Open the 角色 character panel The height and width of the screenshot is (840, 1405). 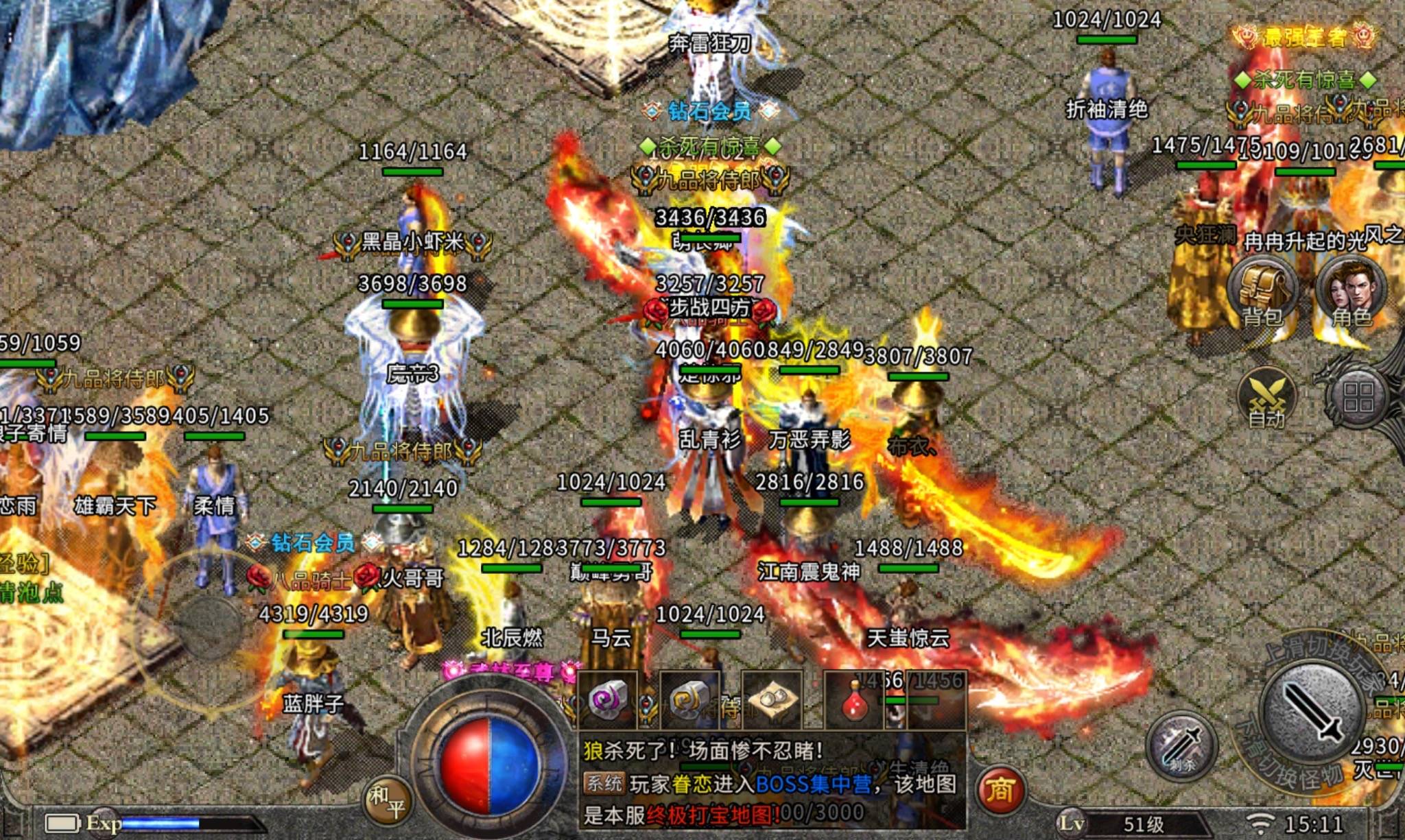click(x=1351, y=291)
